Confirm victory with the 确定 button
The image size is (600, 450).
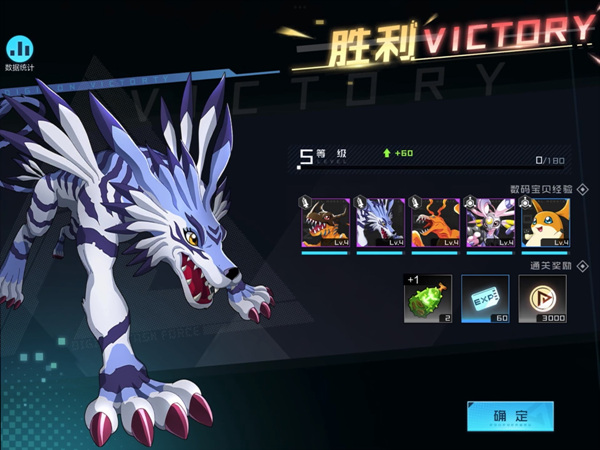coord(509,415)
